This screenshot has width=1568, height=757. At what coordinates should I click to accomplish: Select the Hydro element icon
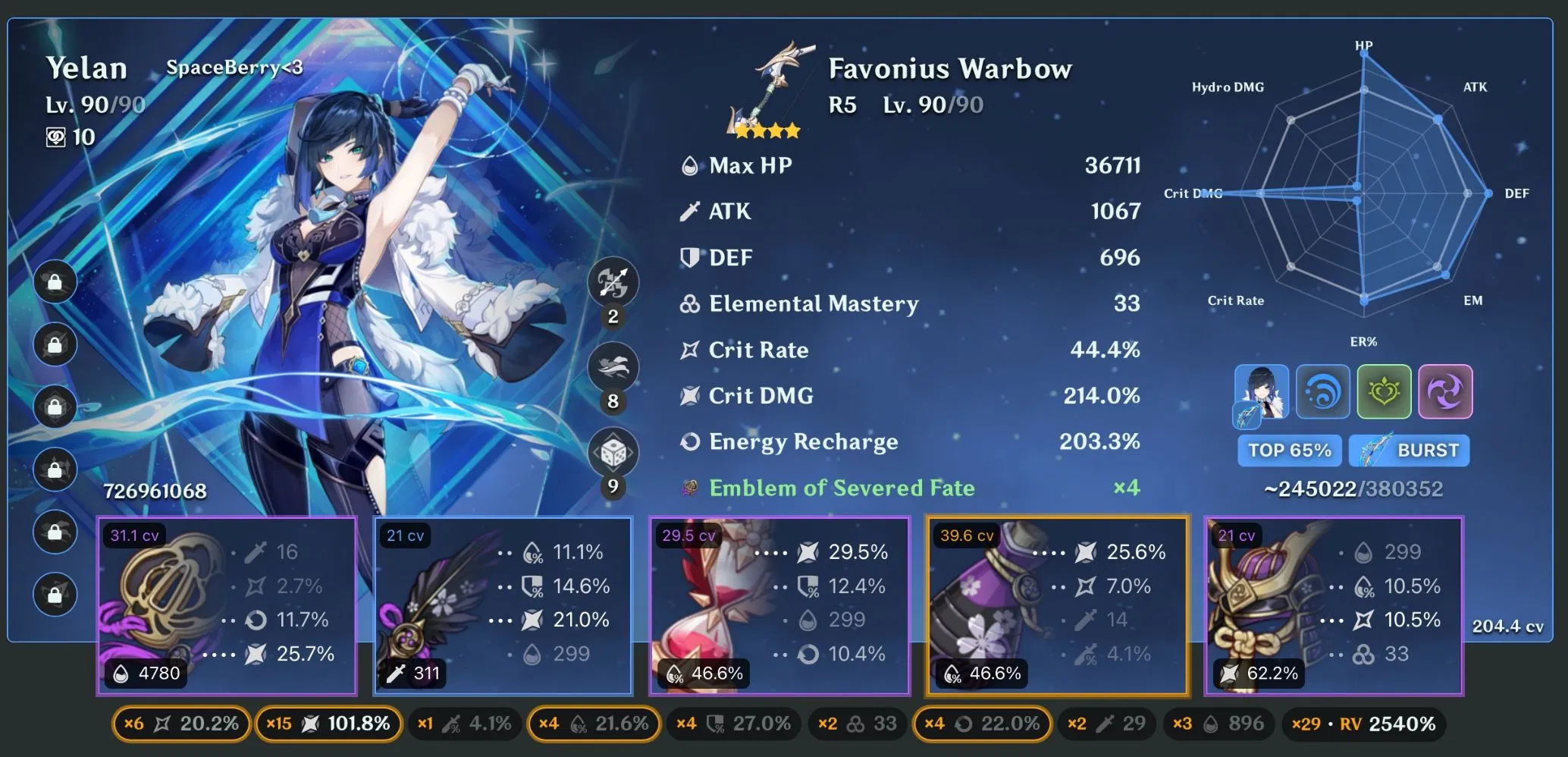pyautogui.click(x=1322, y=392)
